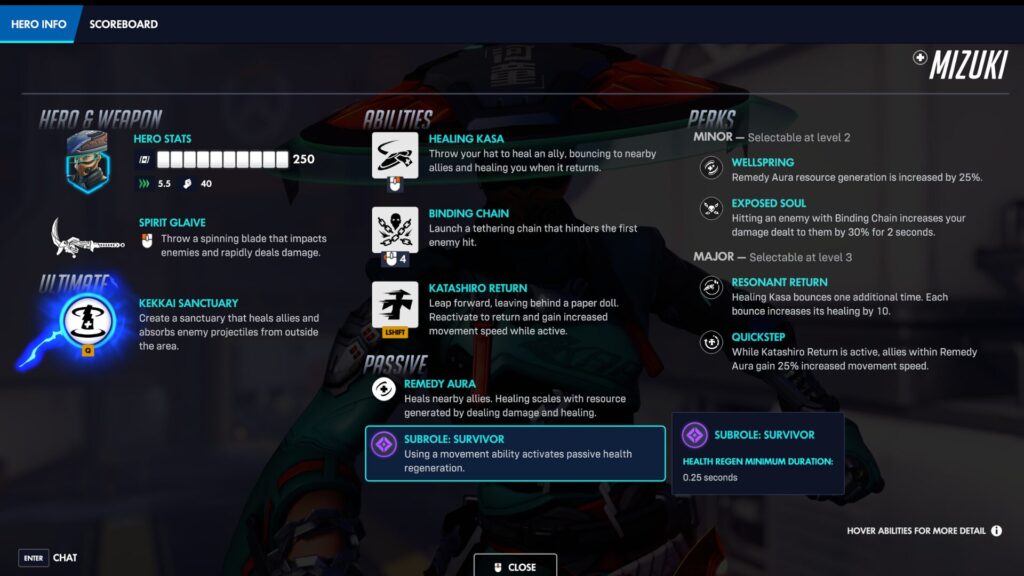Choose the Katashiro Return ability icon

(x=394, y=304)
